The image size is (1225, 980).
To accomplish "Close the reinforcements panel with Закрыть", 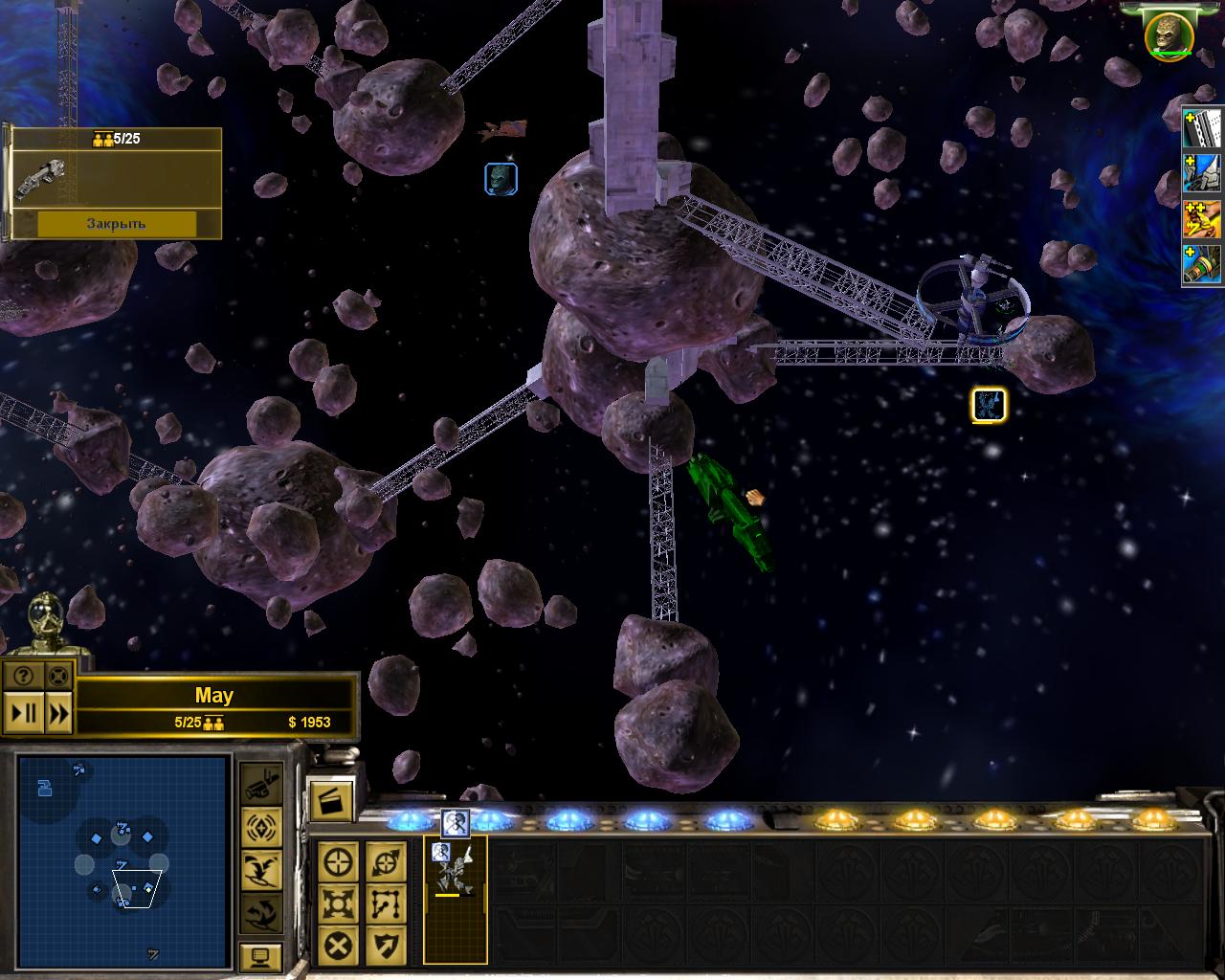I will [x=116, y=224].
